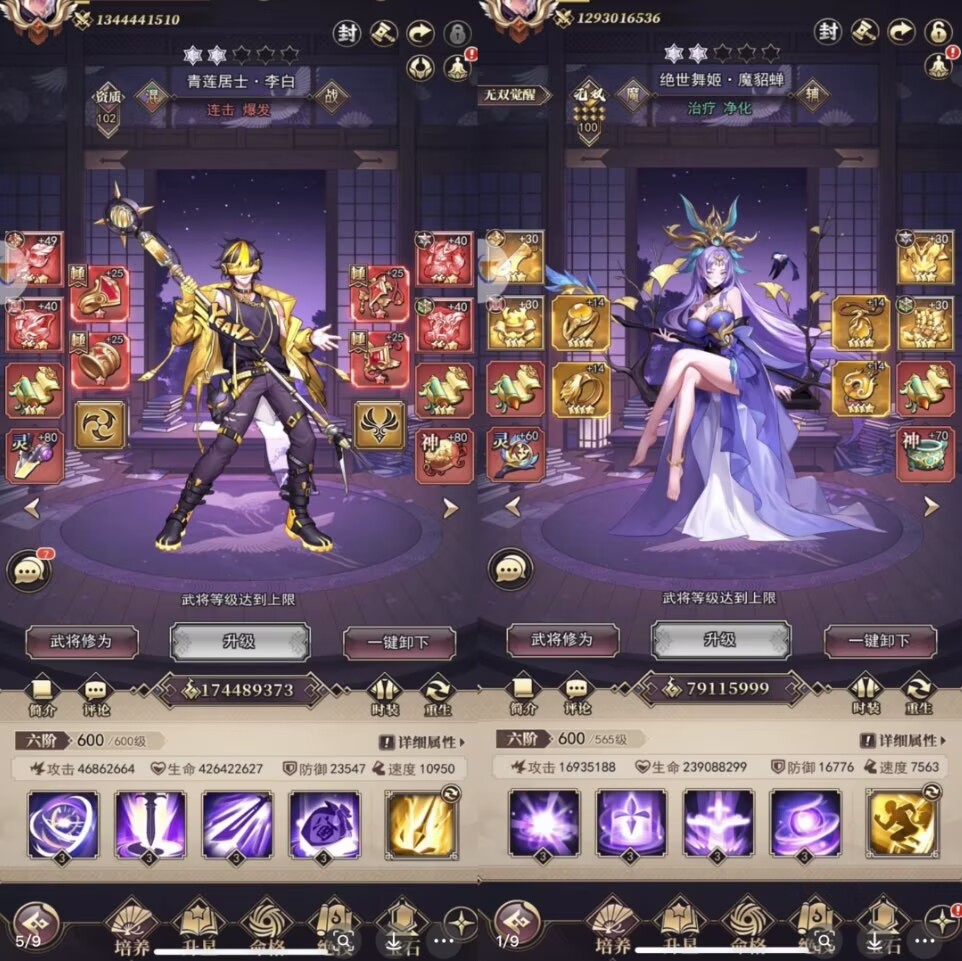Image resolution: width=962 pixels, height=961 pixels.
Task: Open 简介 profile in the Li Bai panel
Action: coord(41,693)
